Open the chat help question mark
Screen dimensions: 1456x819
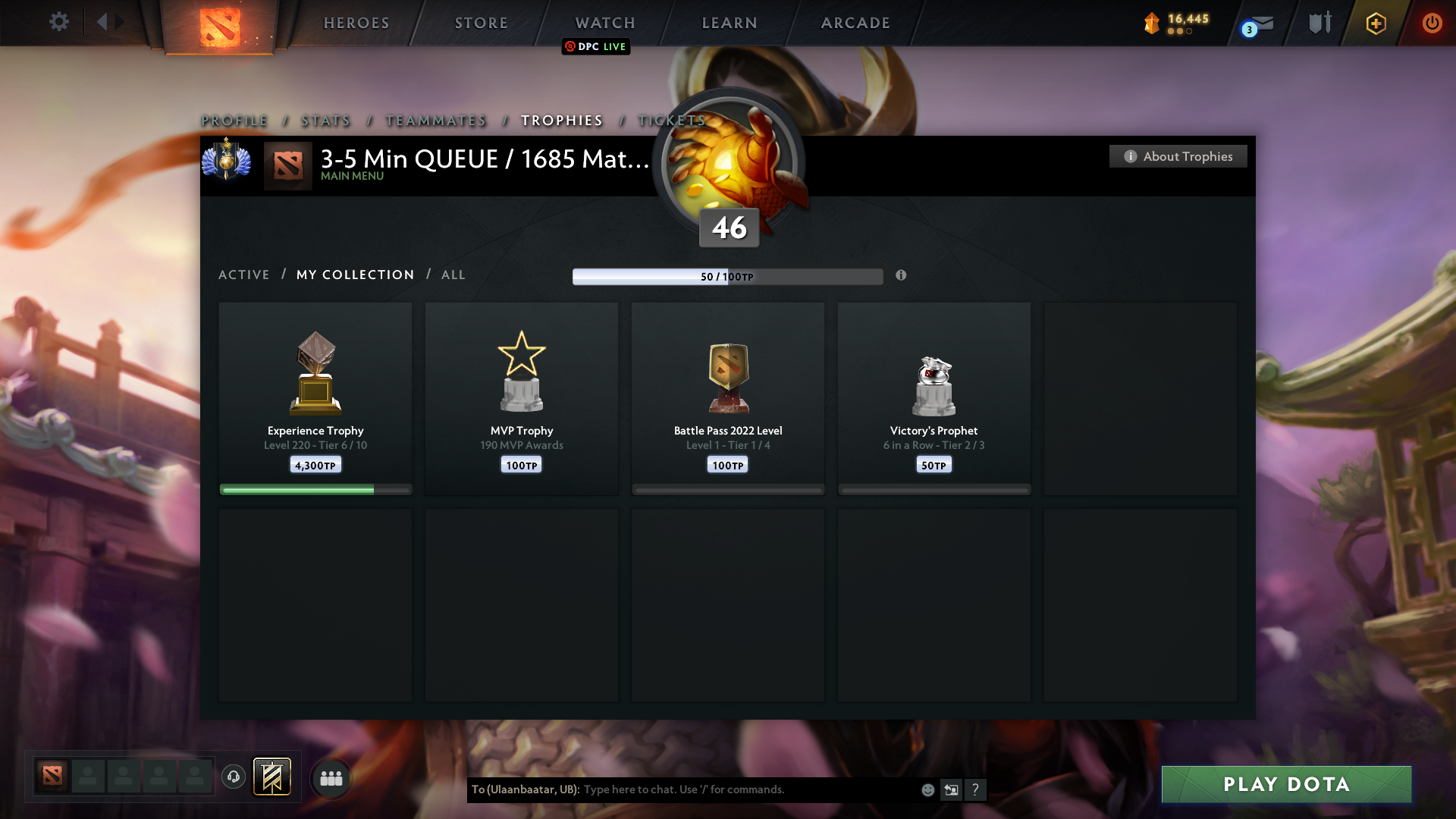pyautogui.click(x=977, y=789)
